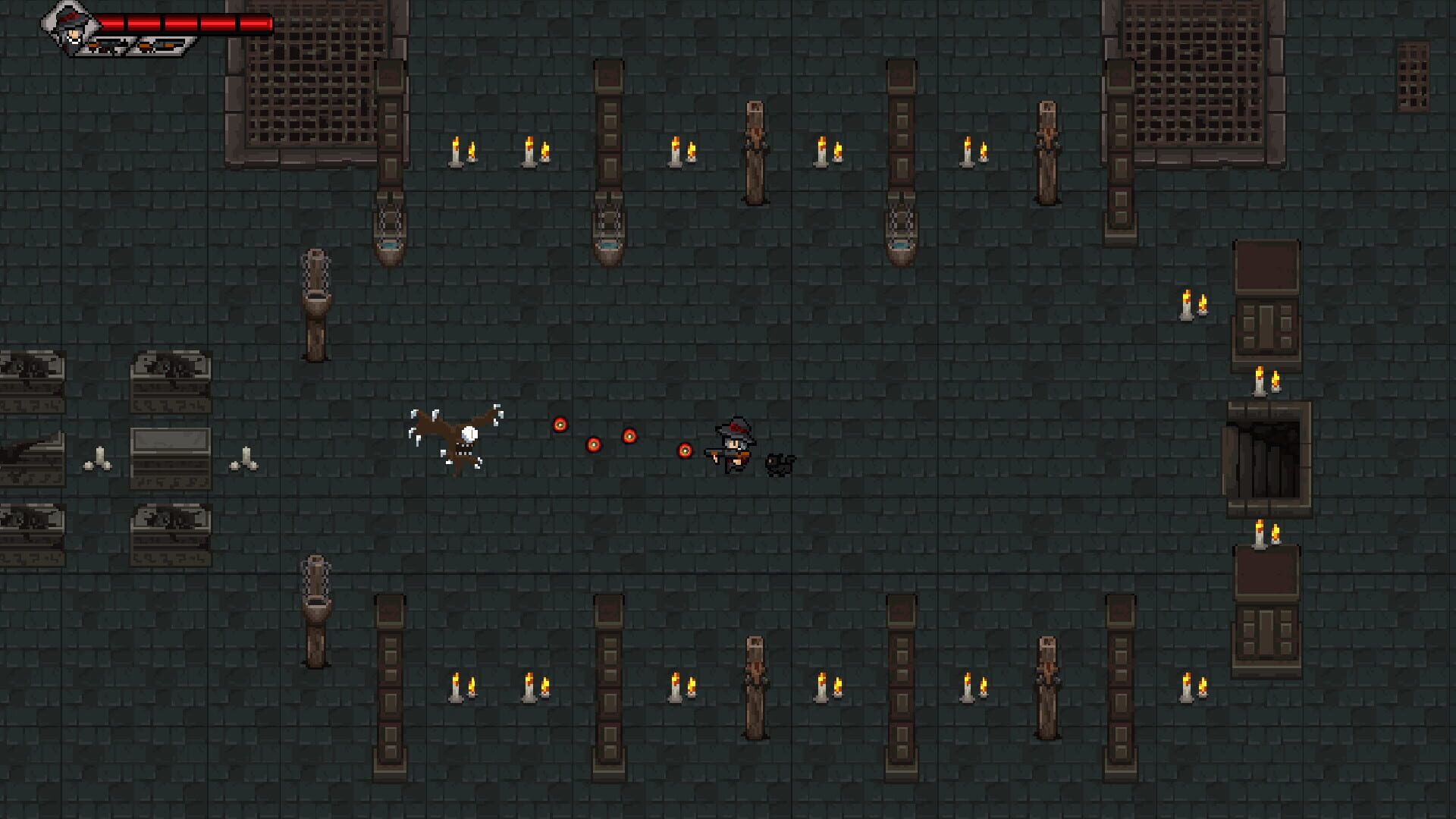Click the black cat companion
Viewport: 1456px width, 819px height.
[x=779, y=463]
